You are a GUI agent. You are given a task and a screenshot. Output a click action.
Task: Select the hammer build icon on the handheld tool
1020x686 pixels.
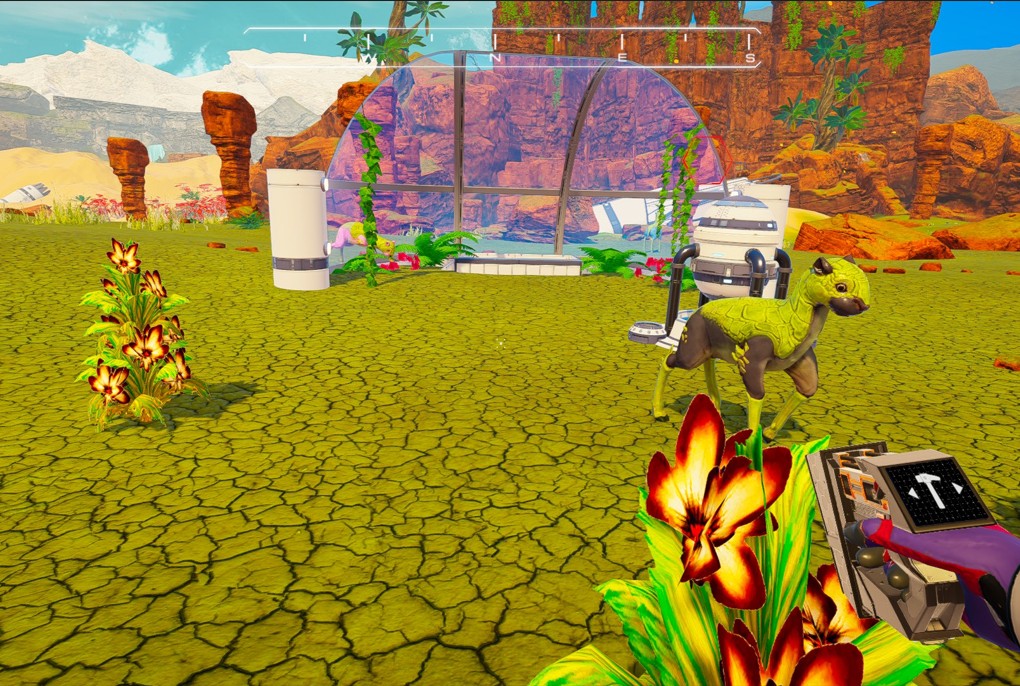[x=926, y=489]
